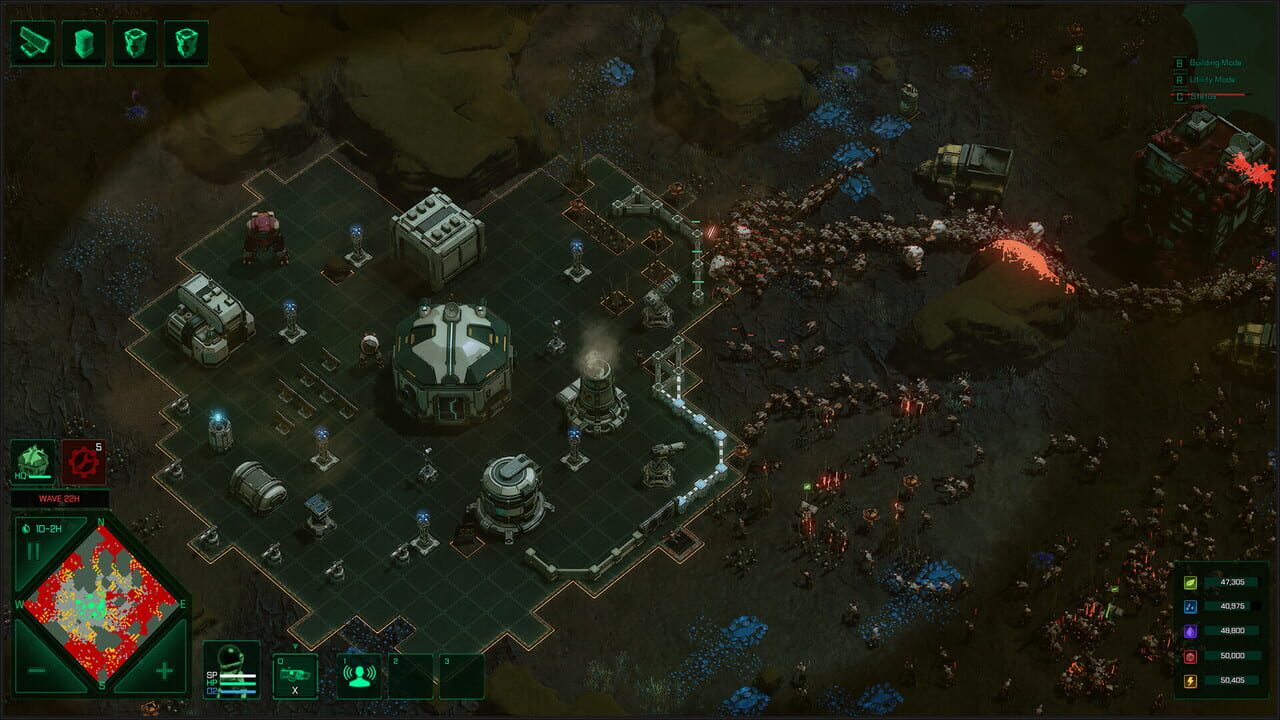Click the HP bar on the soldier portrait
This screenshot has height=720, width=1280.
coord(238,683)
